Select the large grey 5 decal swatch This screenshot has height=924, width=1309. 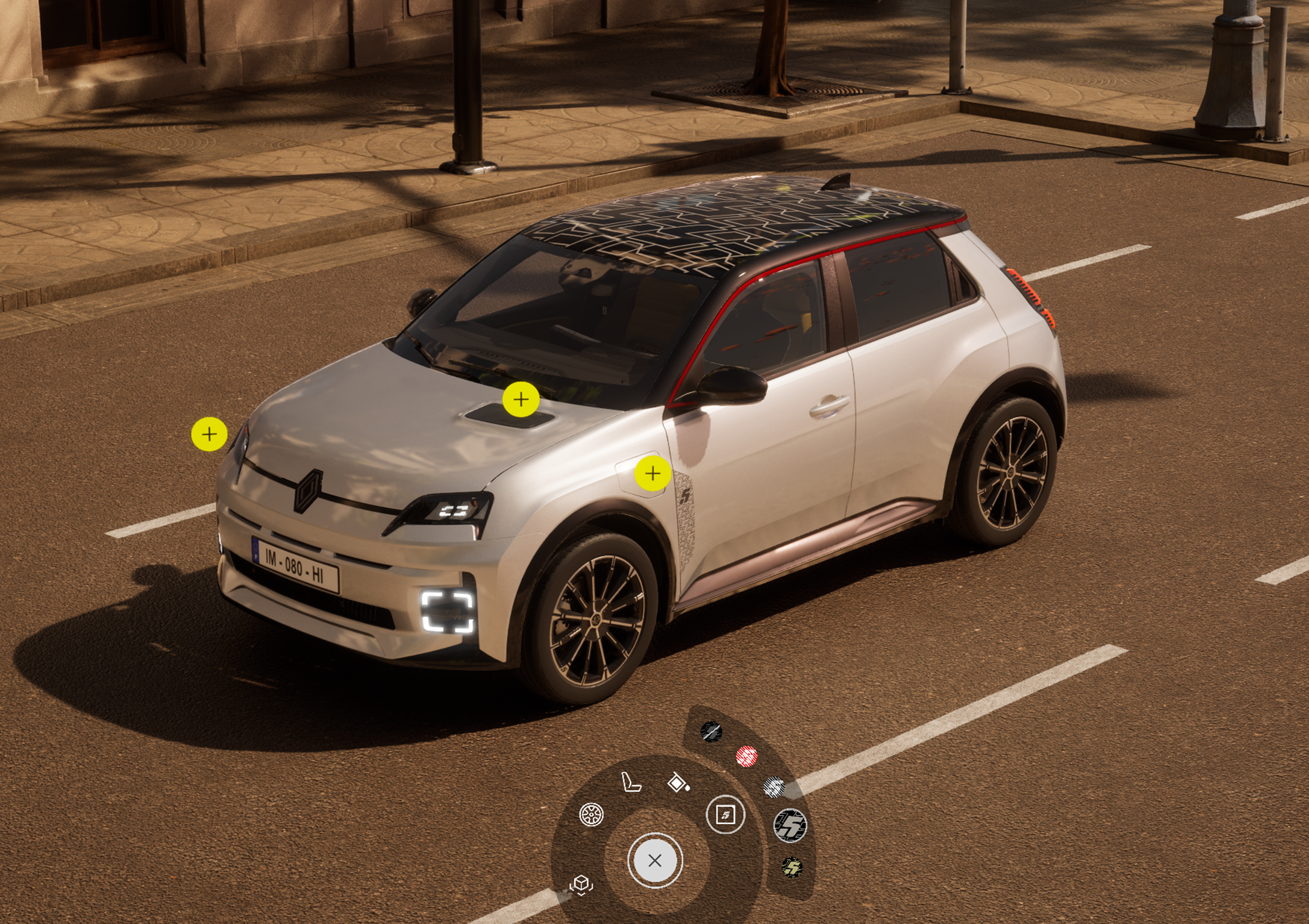pos(790,825)
